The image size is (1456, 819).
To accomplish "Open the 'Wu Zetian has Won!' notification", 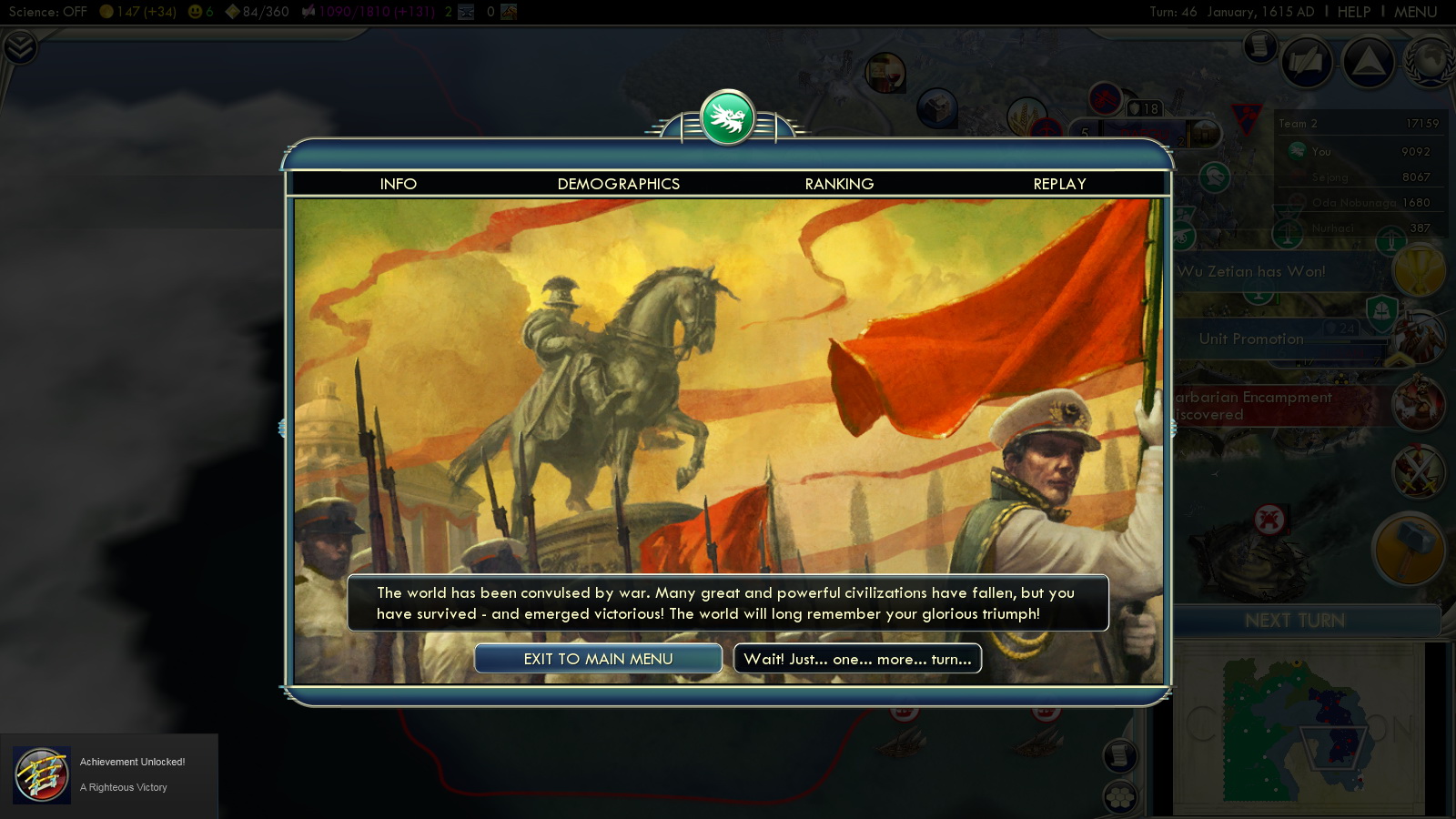I will click(x=1251, y=271).
